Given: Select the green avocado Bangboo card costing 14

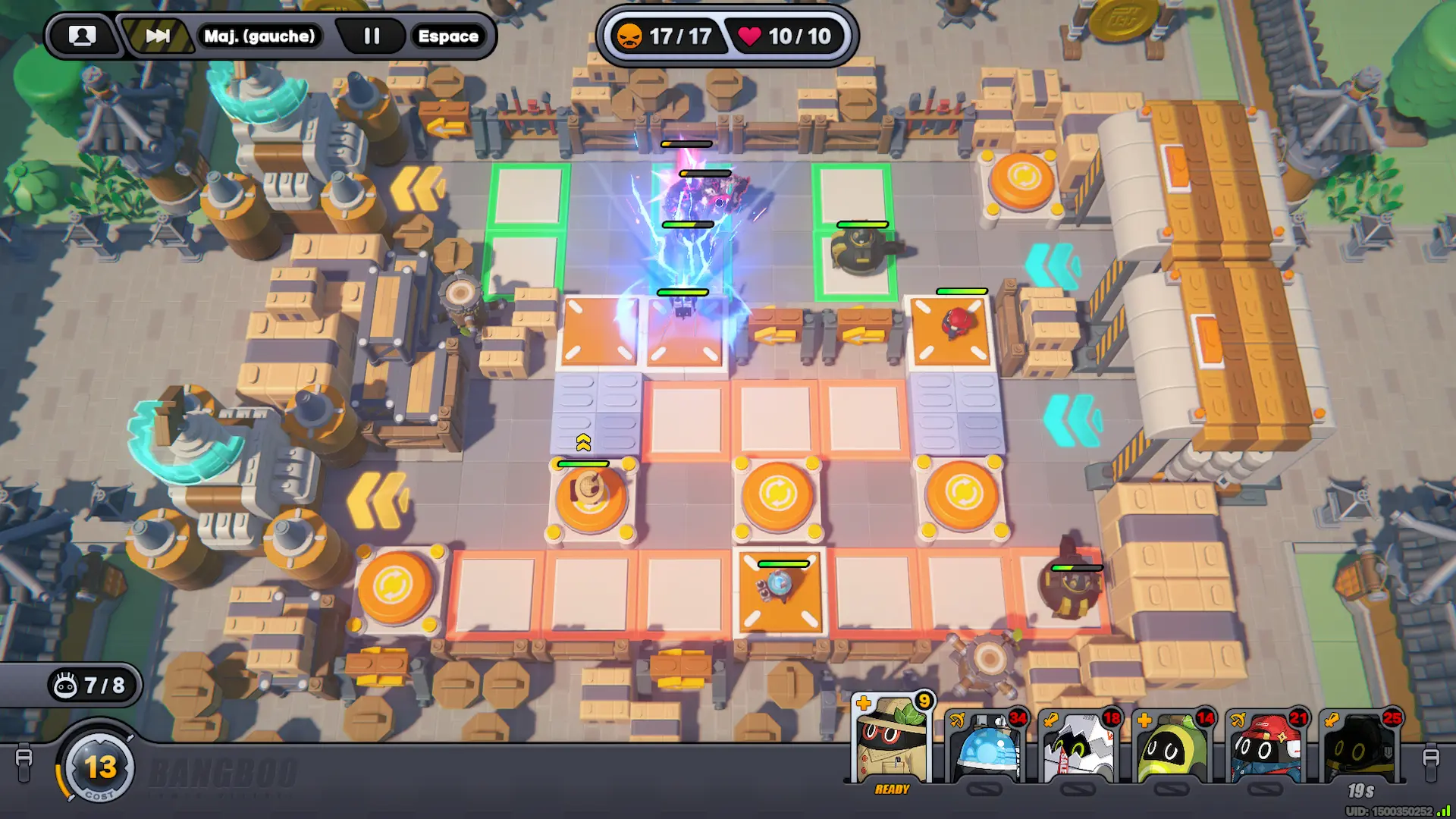Looking at the screenshot, I should coord(1172,747).
